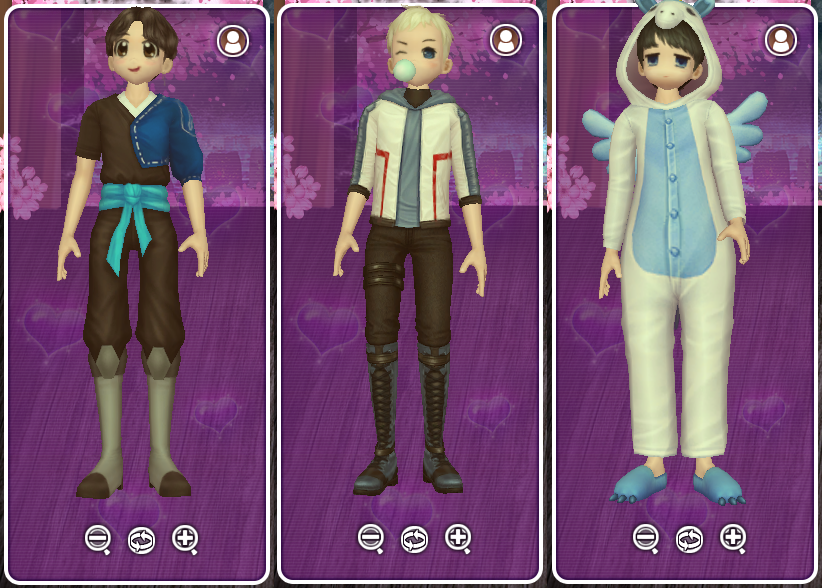
Task: Zoom in on the pajama onesie character preview
Action: click(x=733, y=537)
